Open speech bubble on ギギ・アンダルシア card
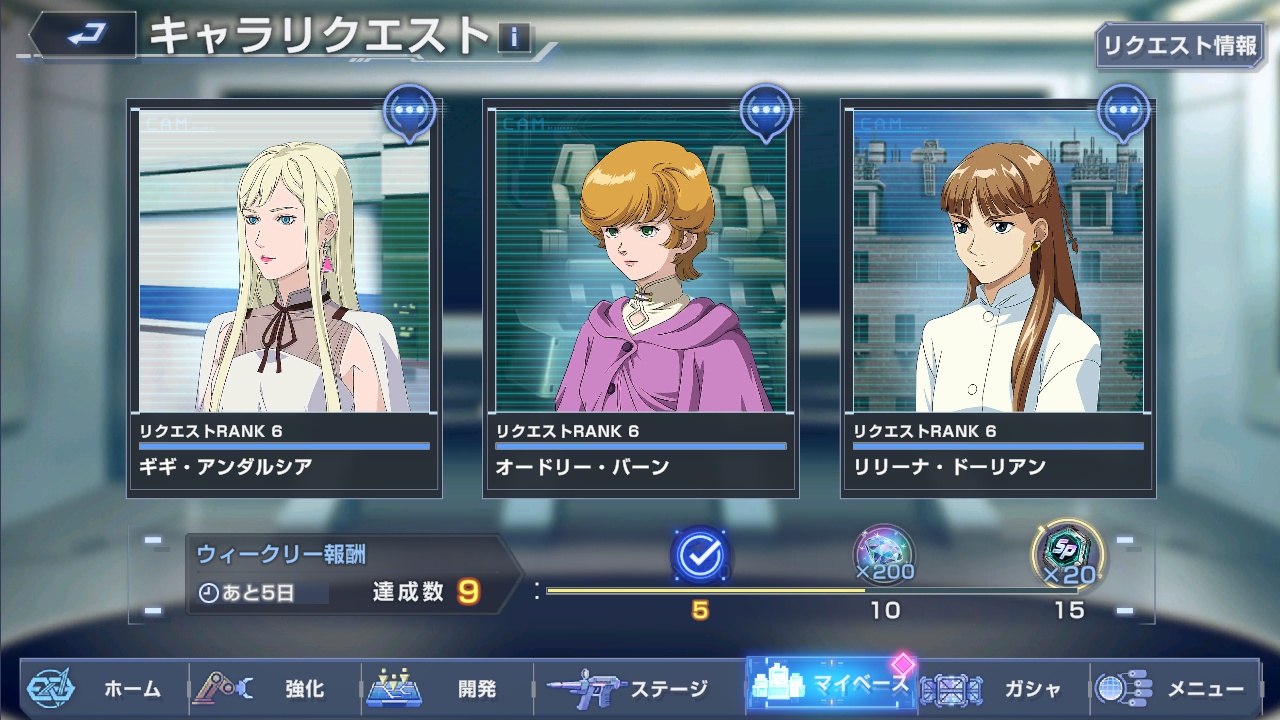Viewport: 1280px width, 720px height. coord(410,111)
